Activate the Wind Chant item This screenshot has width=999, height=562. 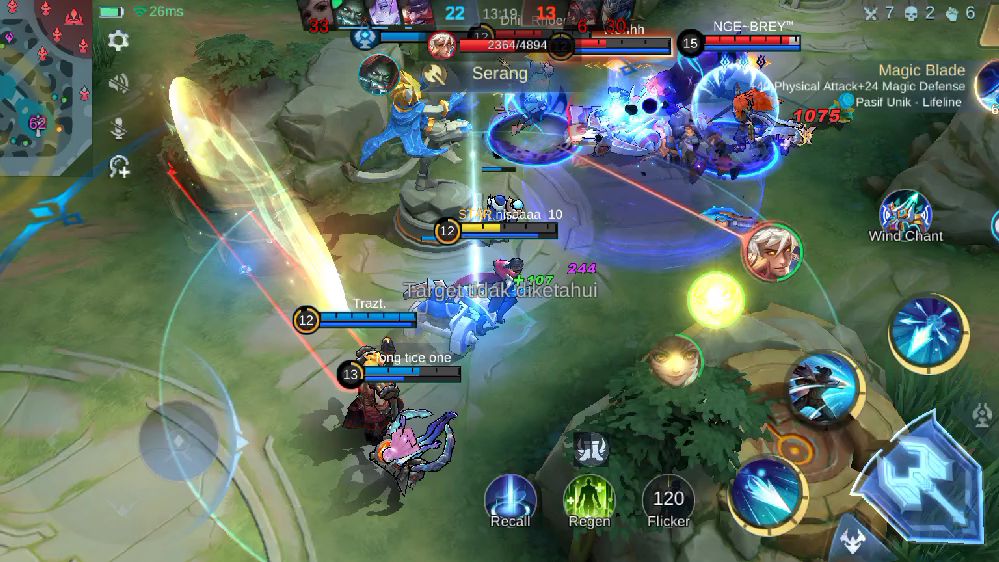click(x=905, y=213)
